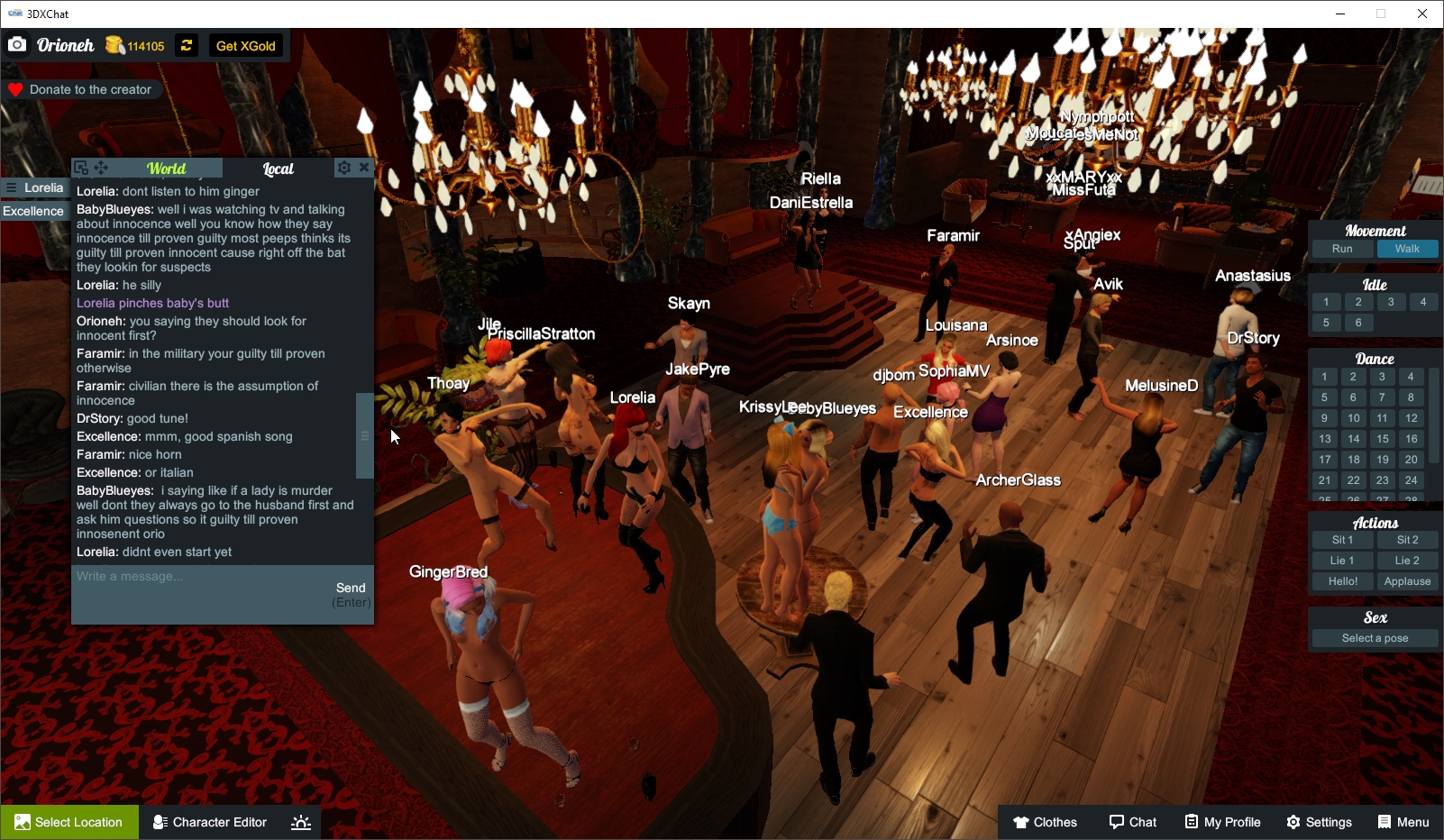The height and width of the screenshot is (840, 1444).
Task: Select a pose under the Sex section
Action: pyautogui.click(x=1374, y=637)
